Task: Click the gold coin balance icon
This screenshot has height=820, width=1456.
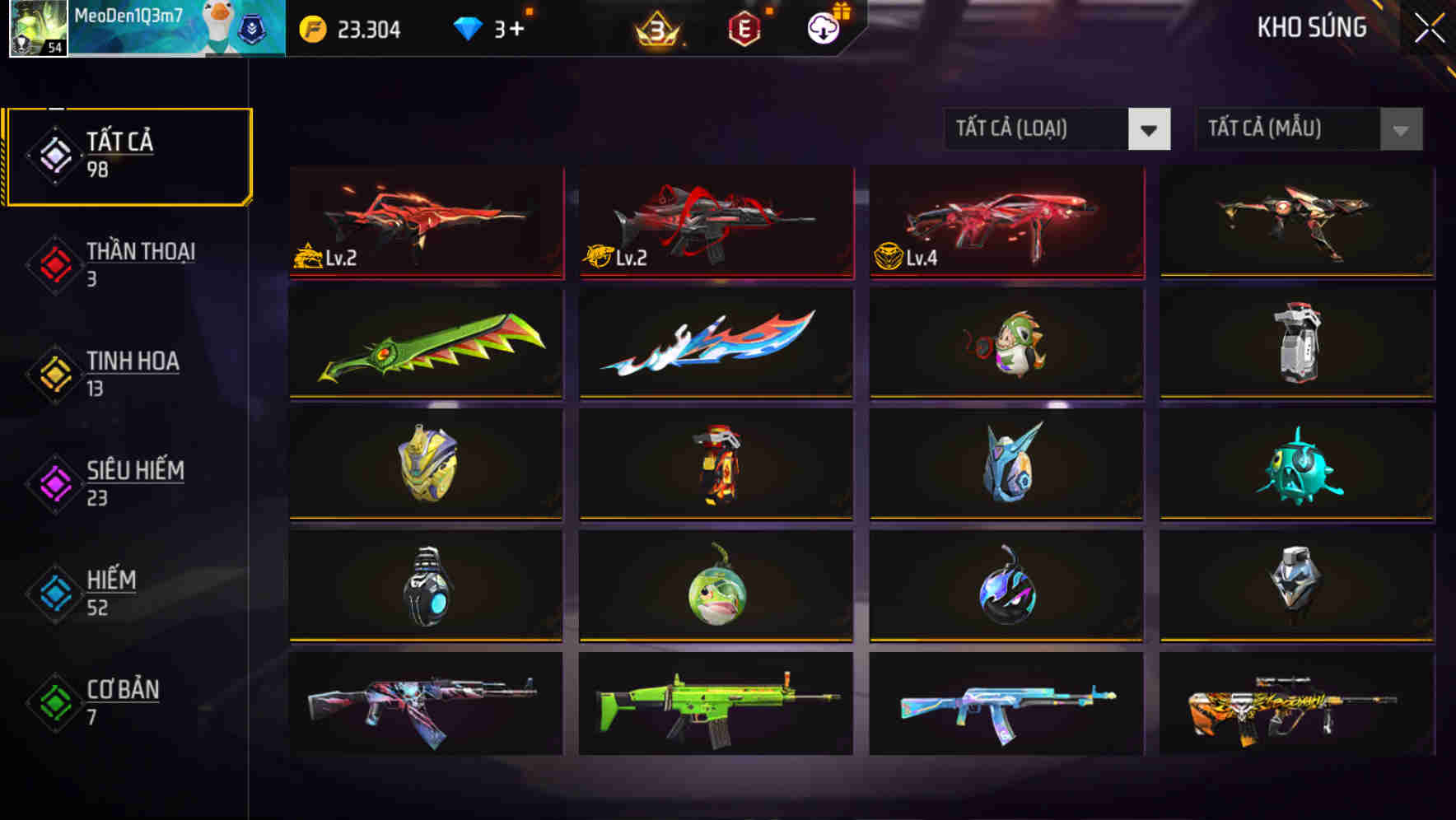Action: [x=310, y=30]
